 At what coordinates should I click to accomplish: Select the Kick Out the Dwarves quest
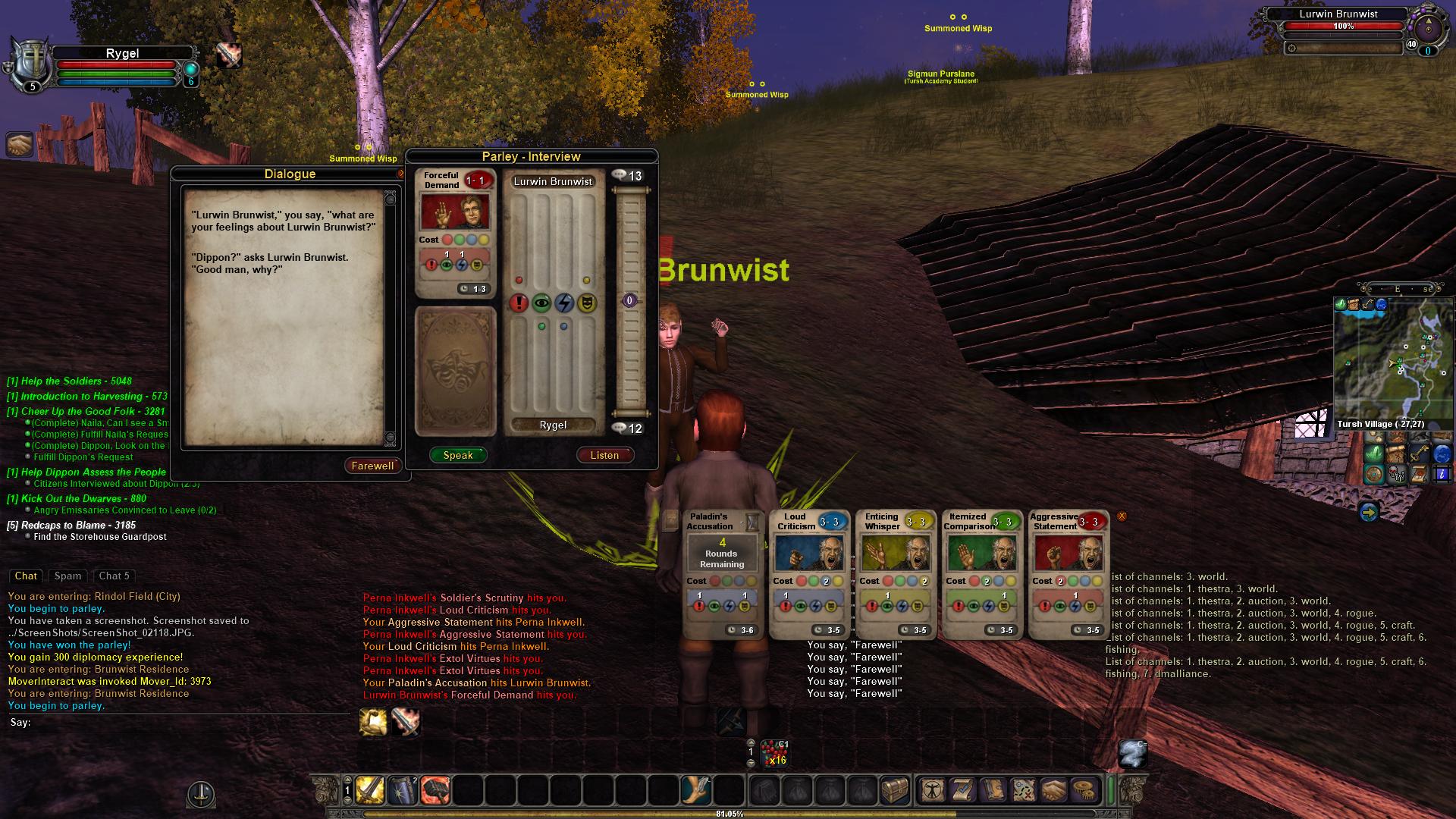click(x=77, y=498)
